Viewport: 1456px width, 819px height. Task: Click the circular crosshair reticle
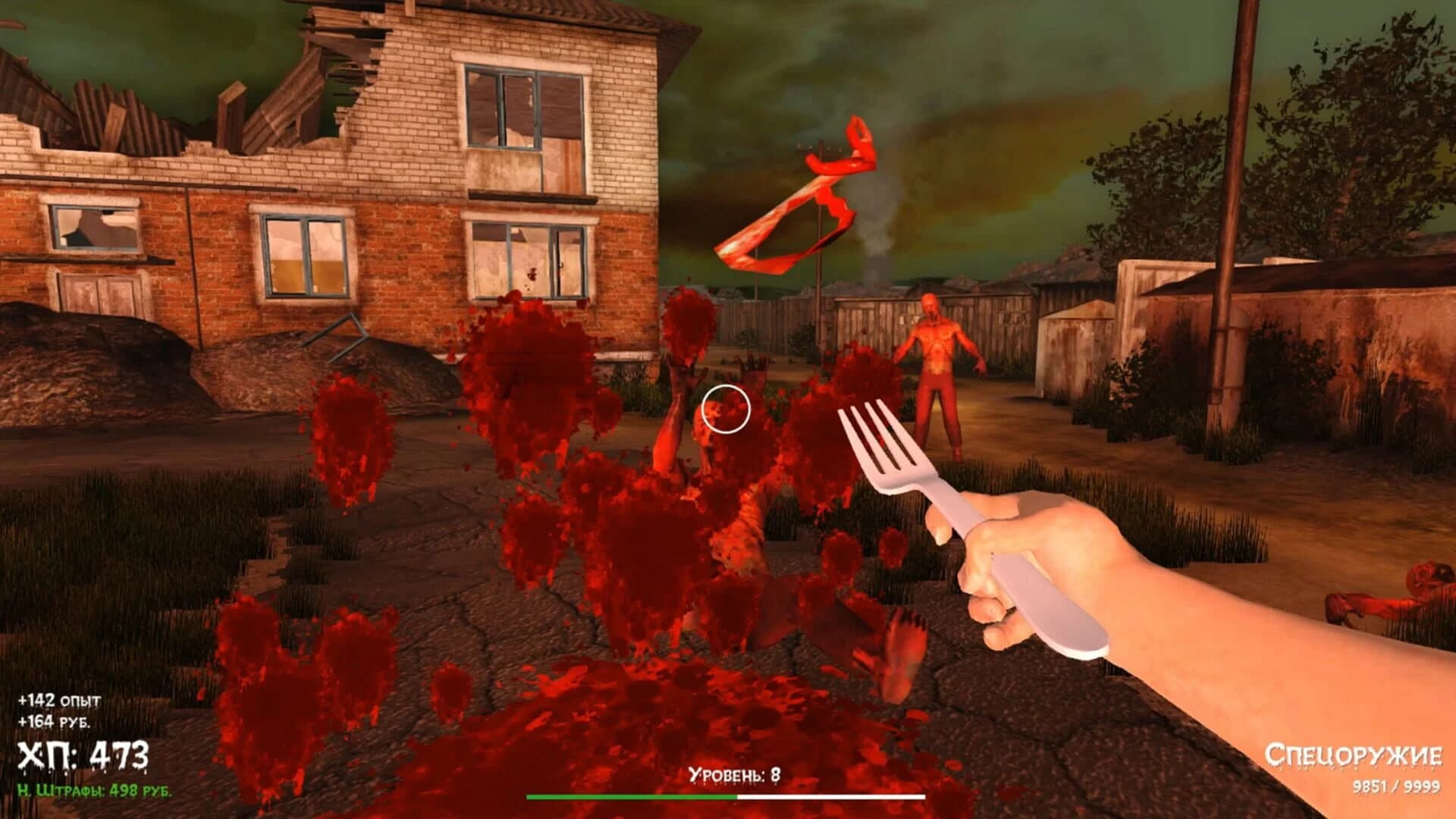coord(726,407)
